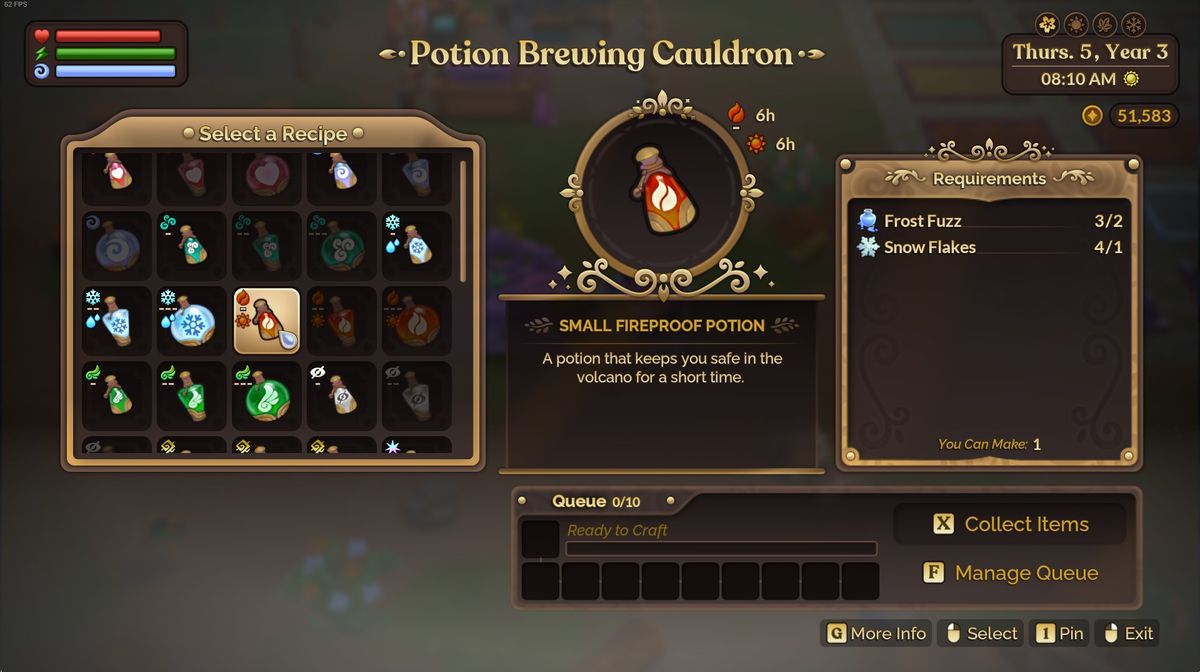Select the small teal swirl potion recipe
The image size is (1200, 672).
click(x=191, y=246)
